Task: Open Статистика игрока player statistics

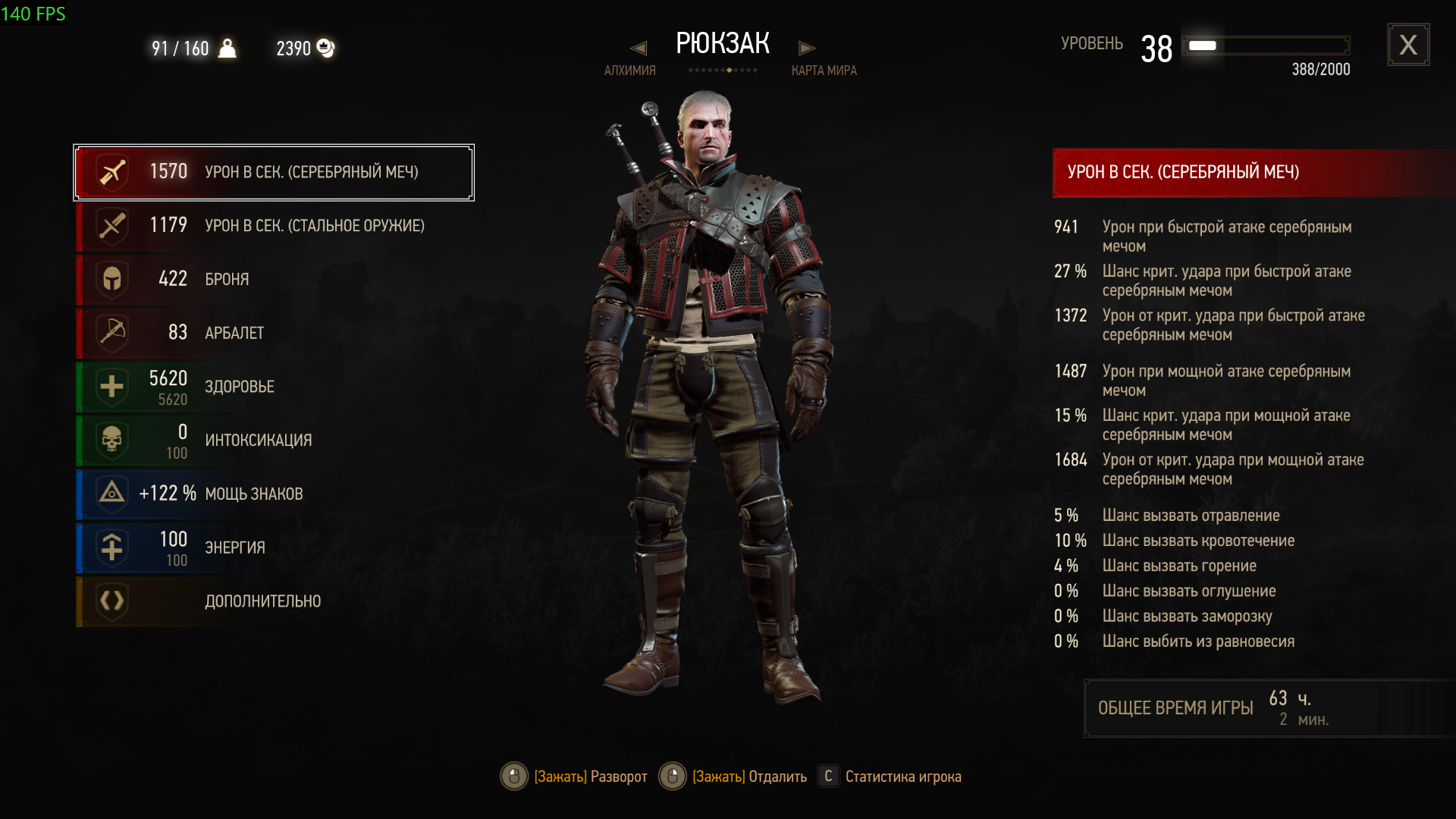Action: [902, 777]
